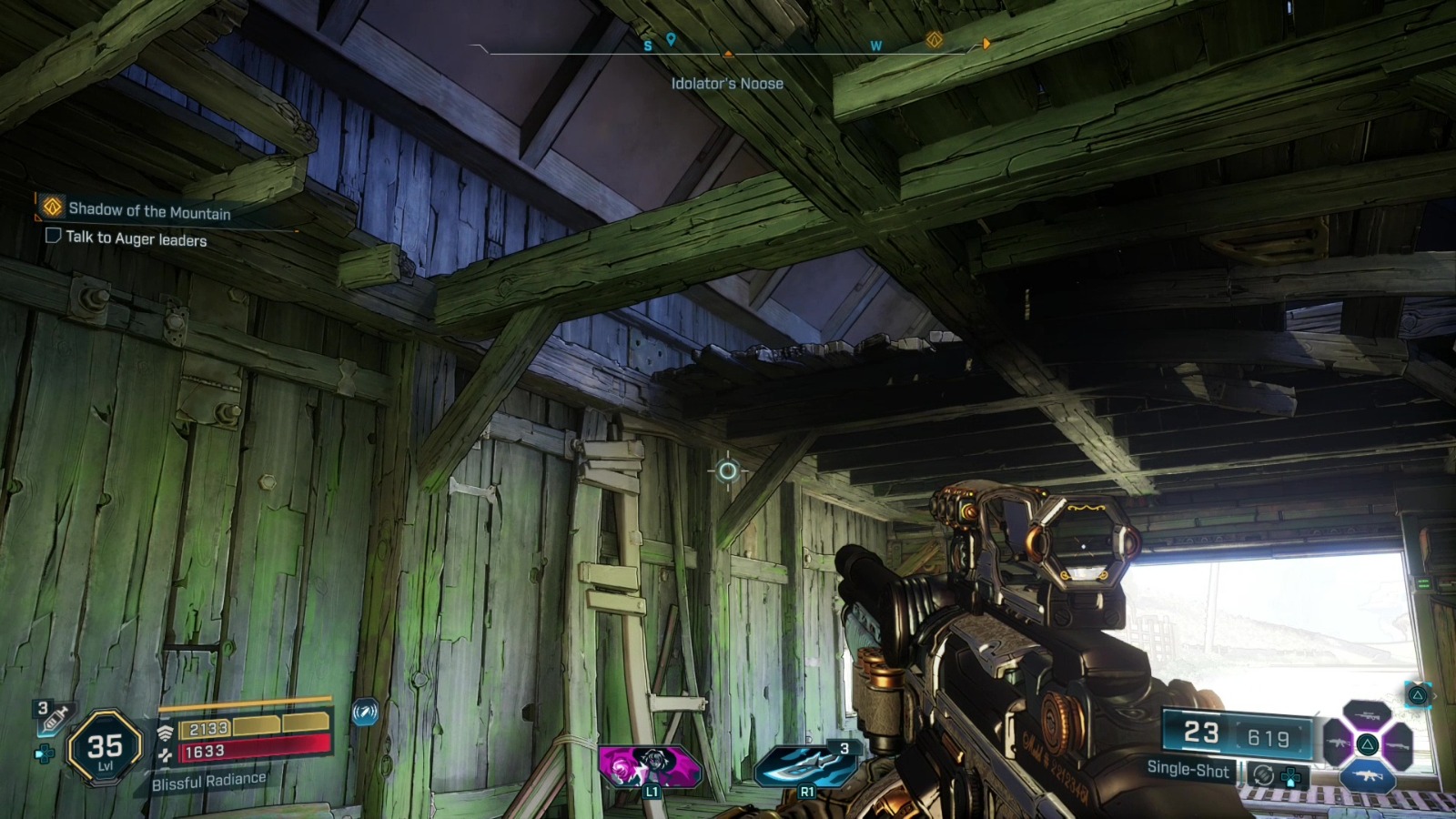Select the Blissful Radiance action skill icon above L1
The image size is (1456, 819).
click(x=649, y=767)
